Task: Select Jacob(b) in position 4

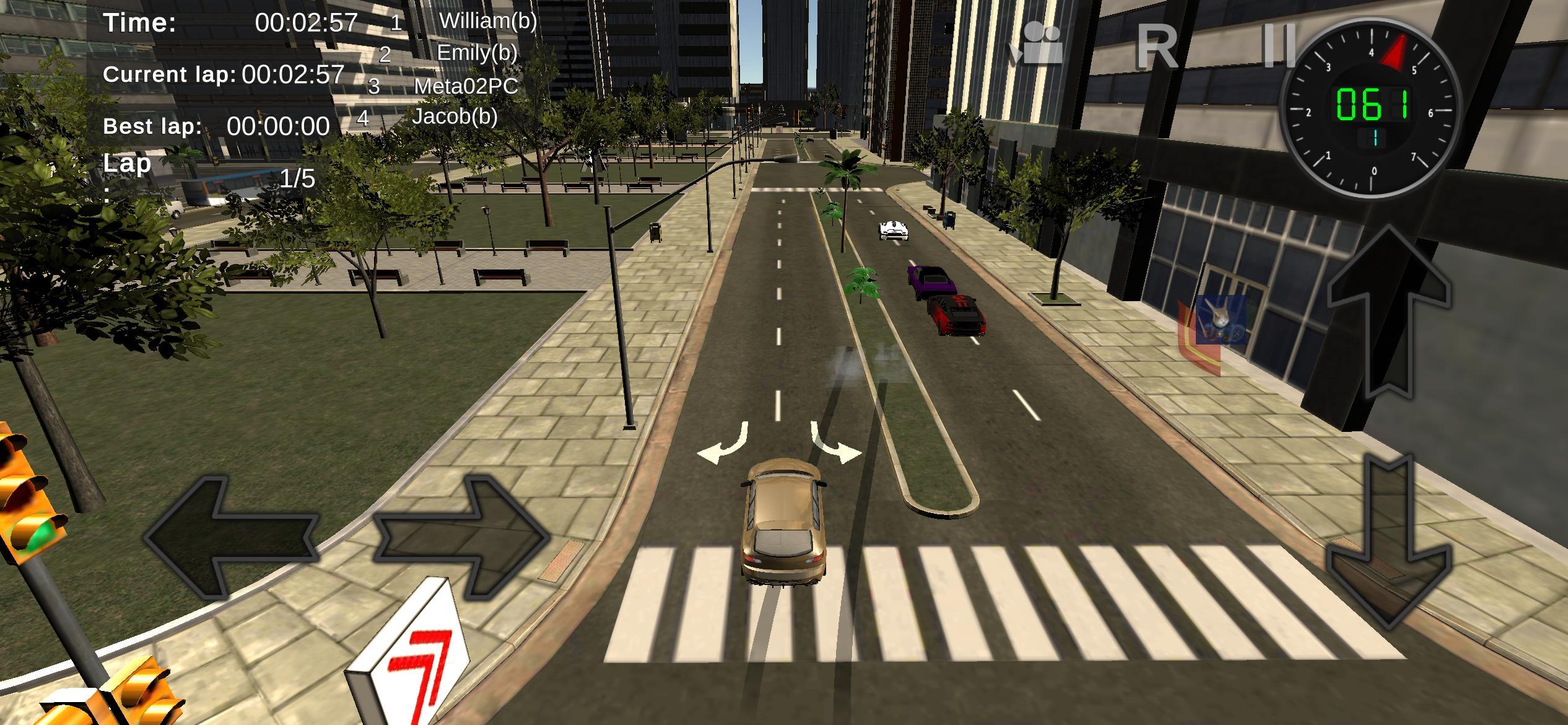Action: point(456,116)
